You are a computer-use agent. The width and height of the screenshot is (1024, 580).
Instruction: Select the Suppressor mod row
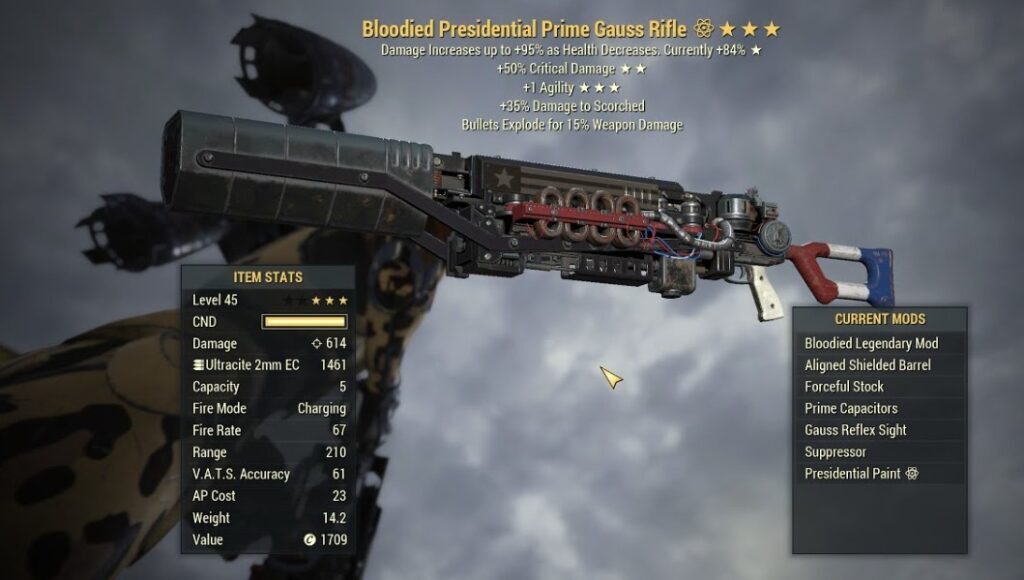[835, 452]
